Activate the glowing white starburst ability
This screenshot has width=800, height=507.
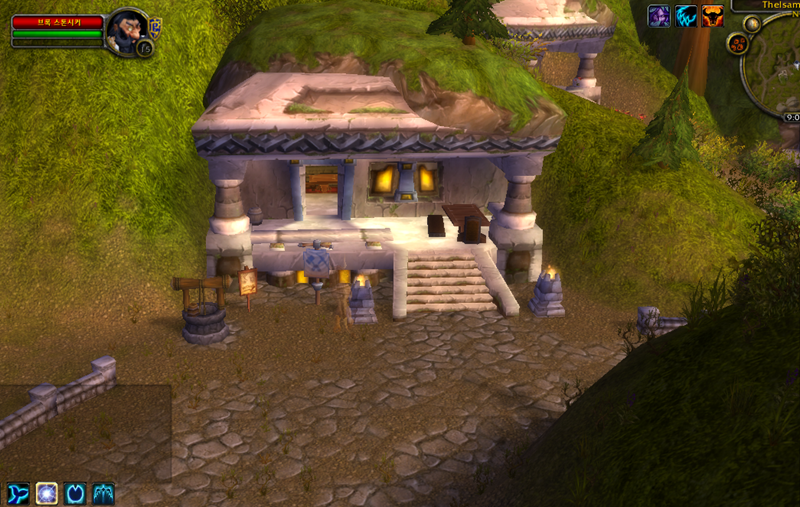47,493
